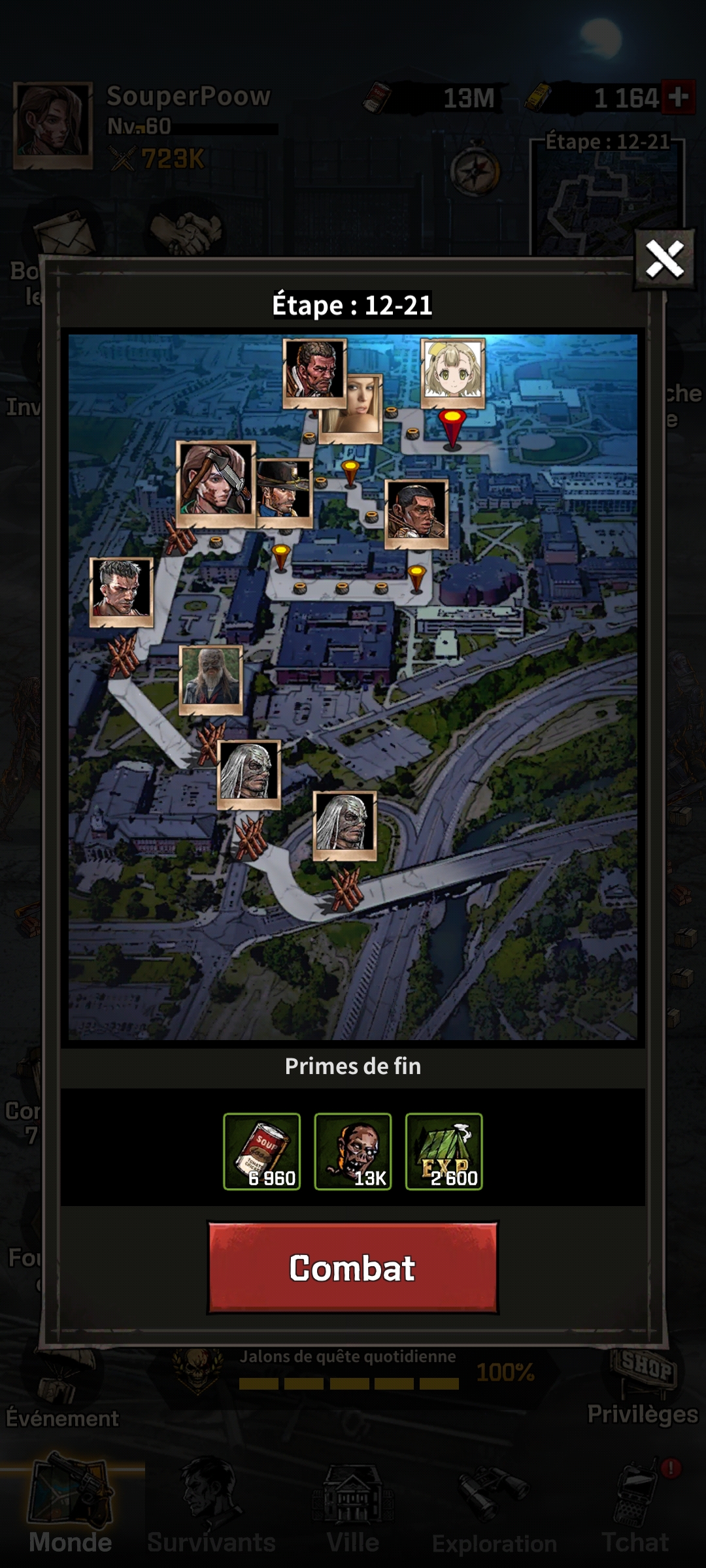Select the axe-wielding woman portrait
The width and height of the screenshot is (706, 1568).
(215, 483)
